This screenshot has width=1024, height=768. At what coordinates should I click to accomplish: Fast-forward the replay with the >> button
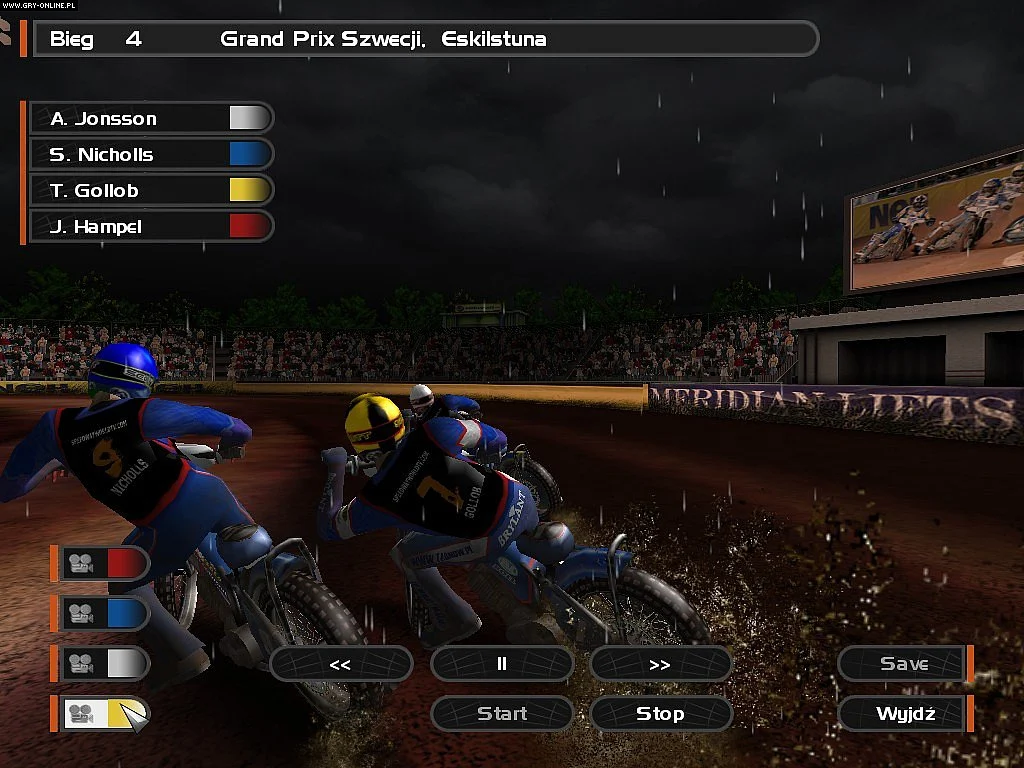tap(660, 664)
